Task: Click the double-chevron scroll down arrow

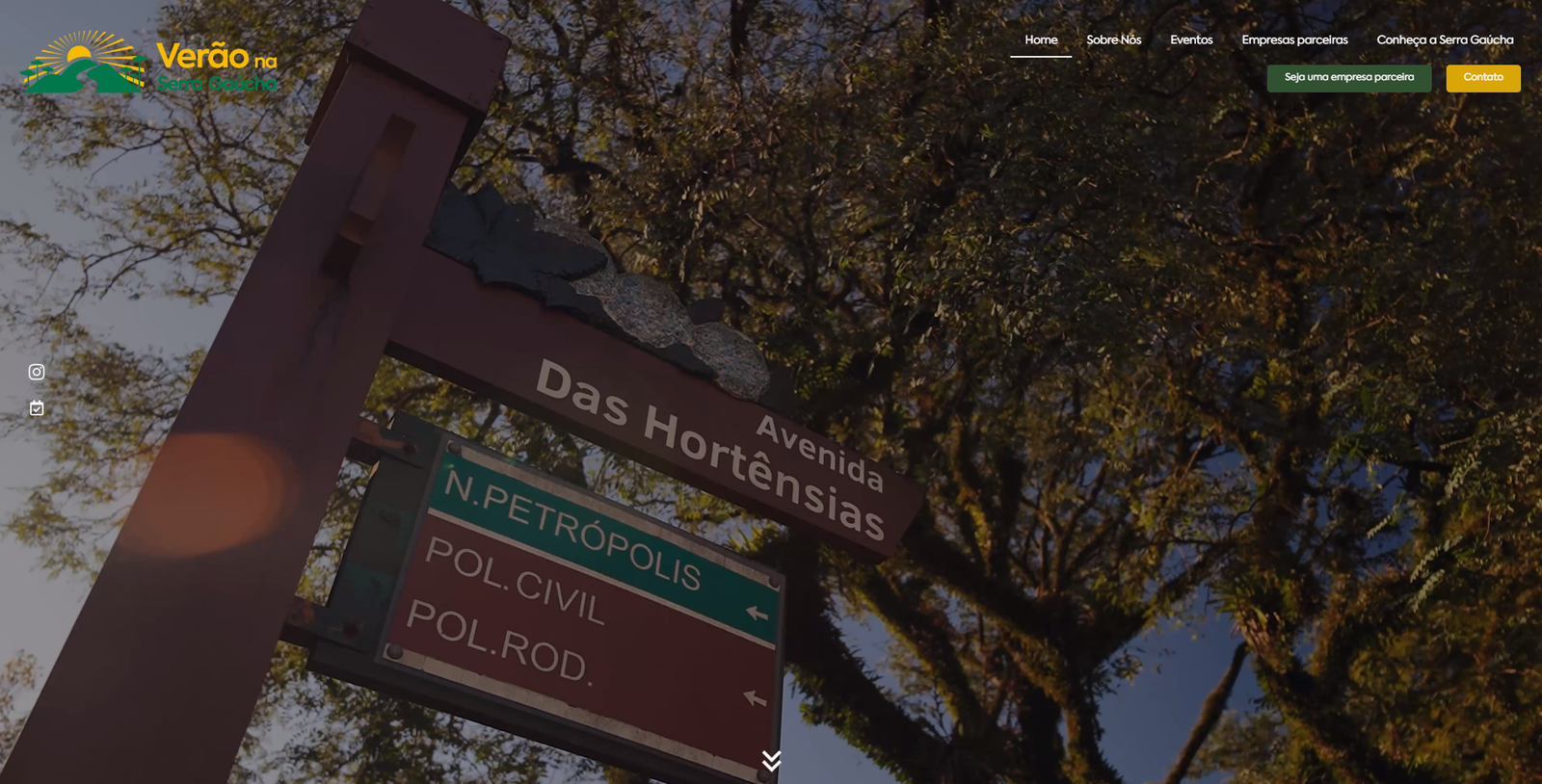Action: [771, 761]
